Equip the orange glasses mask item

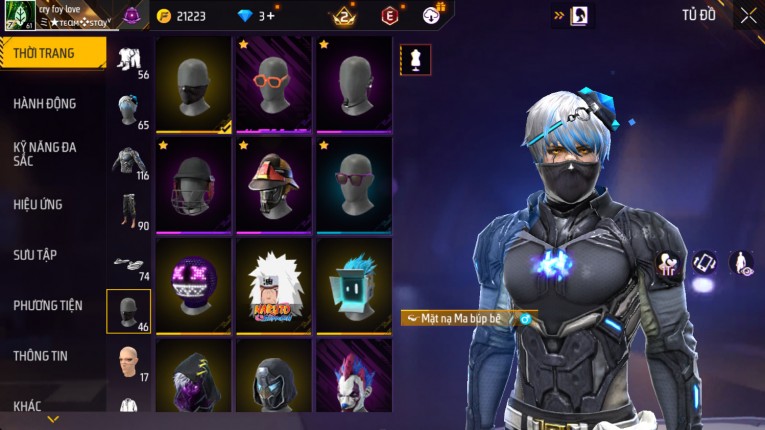coord(274,84)
